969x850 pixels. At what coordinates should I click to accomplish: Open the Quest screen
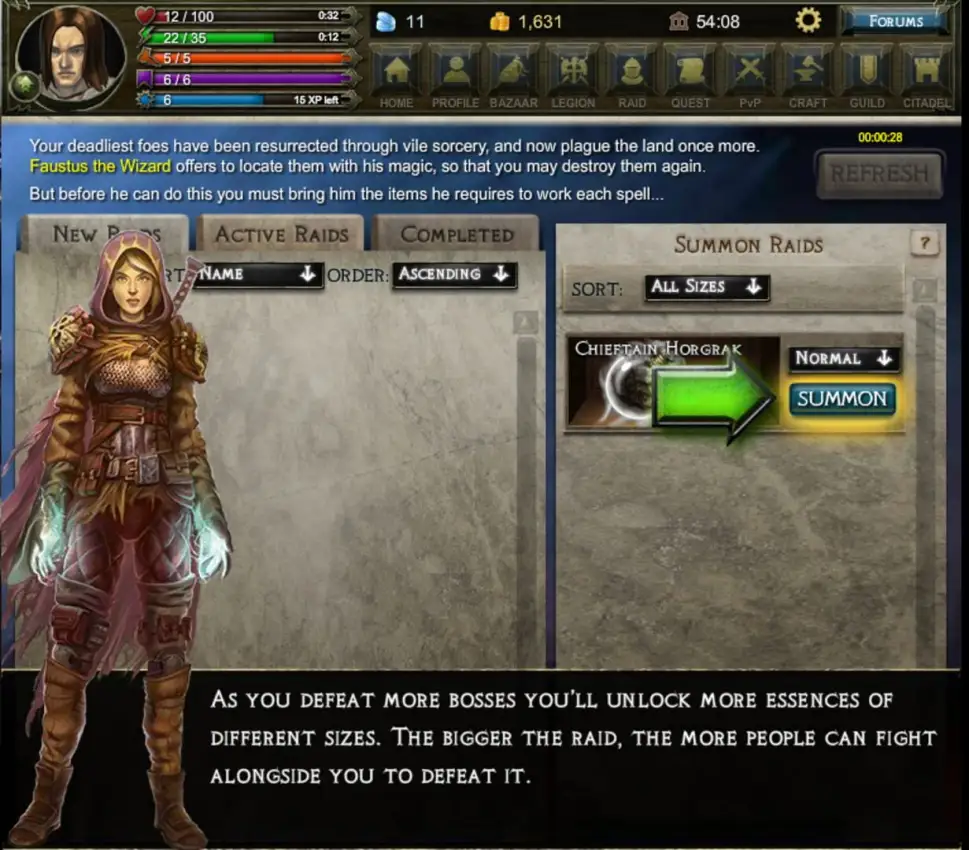tap(691, 76)
